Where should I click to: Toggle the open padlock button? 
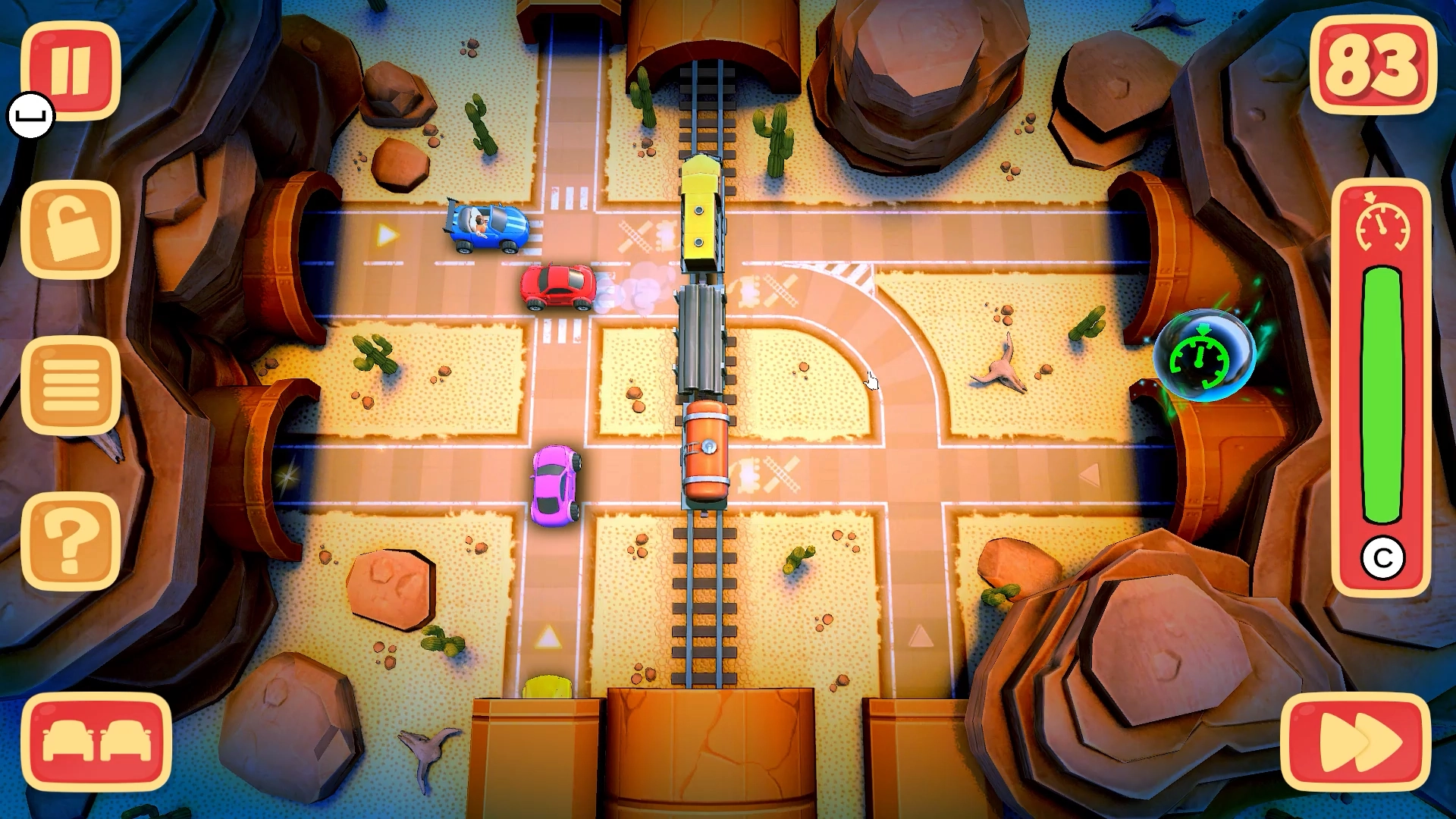pos(71,230)
